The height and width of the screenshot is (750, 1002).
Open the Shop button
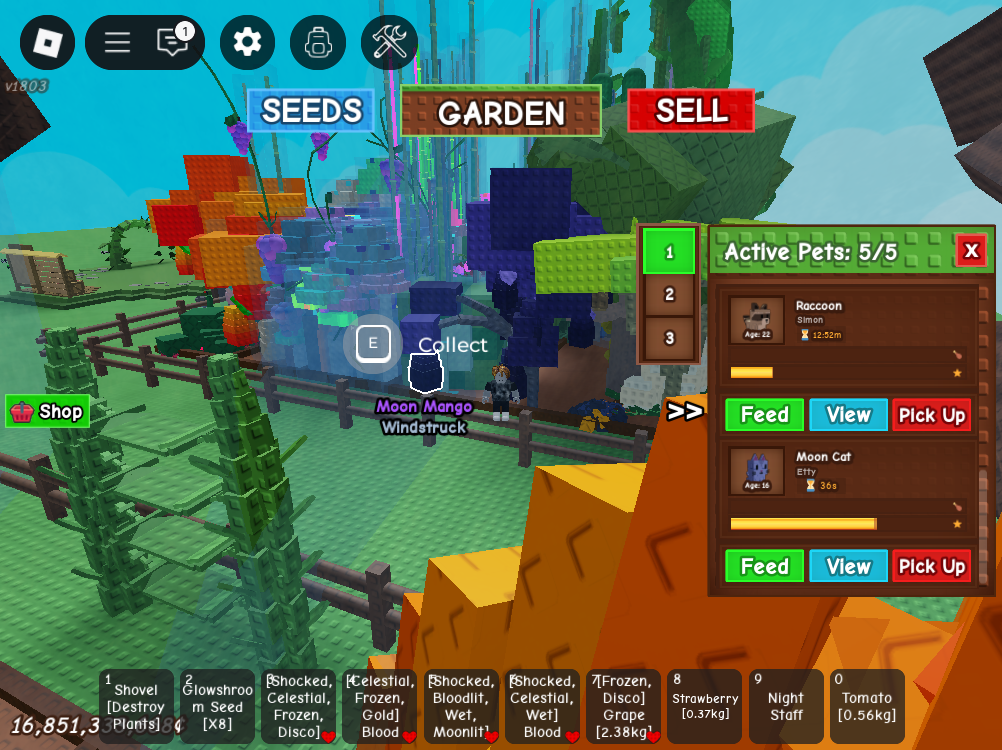tap(48, 411)
